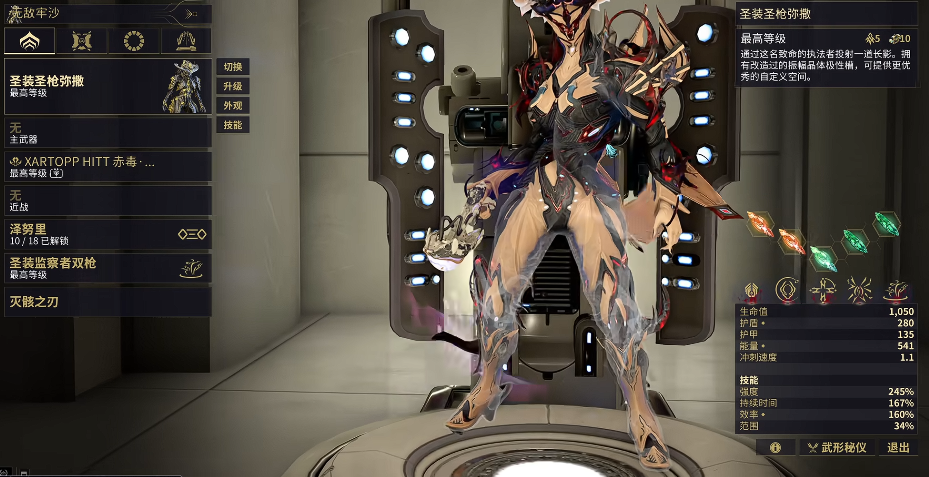Screen dimensions: 929x477
Task: Select the fourth loadout category tab
Action: 186,41
